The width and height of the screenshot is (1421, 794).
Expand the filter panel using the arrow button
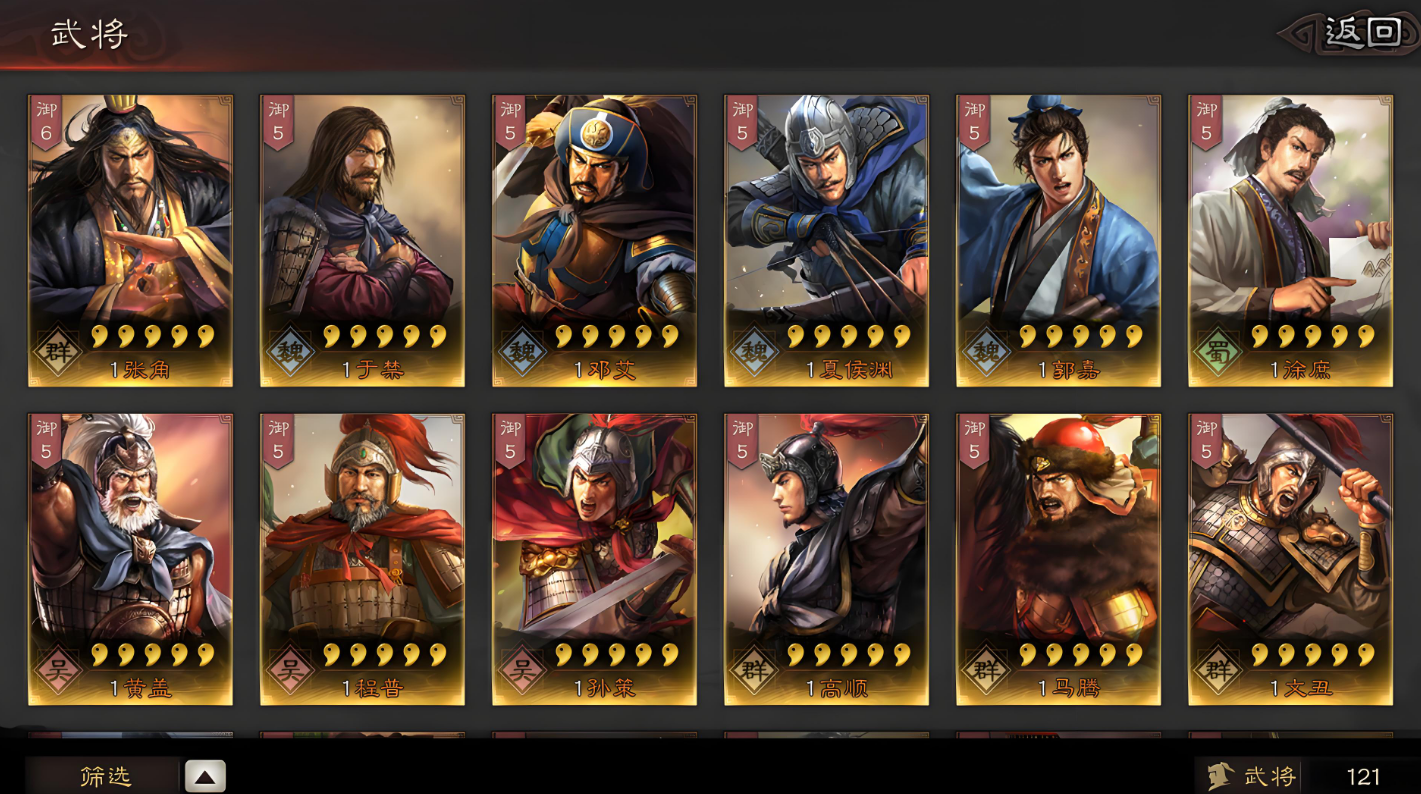click(205, 775)
